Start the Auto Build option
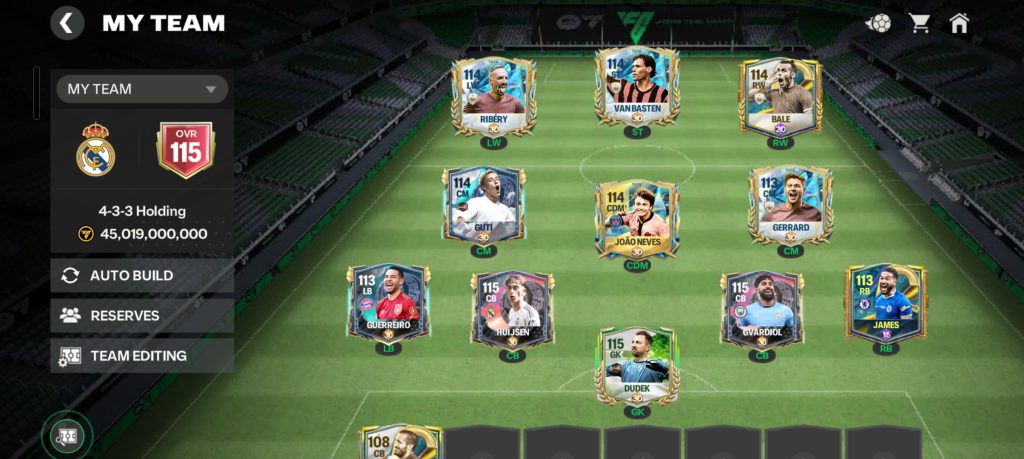The image size is (1024, 459). (x=142, y=275)
